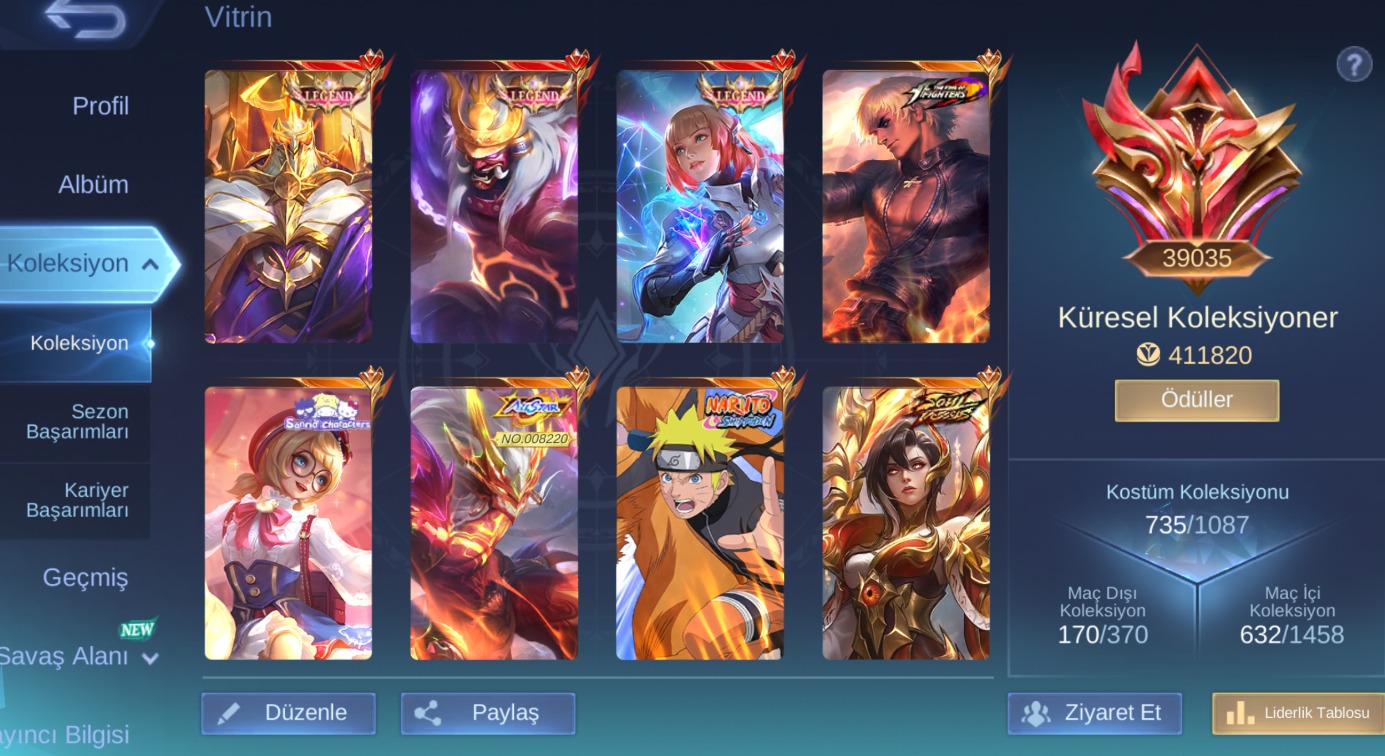
Task: Open the Liderlik Tablosu leaderboard
Action: coord(1299,713)
